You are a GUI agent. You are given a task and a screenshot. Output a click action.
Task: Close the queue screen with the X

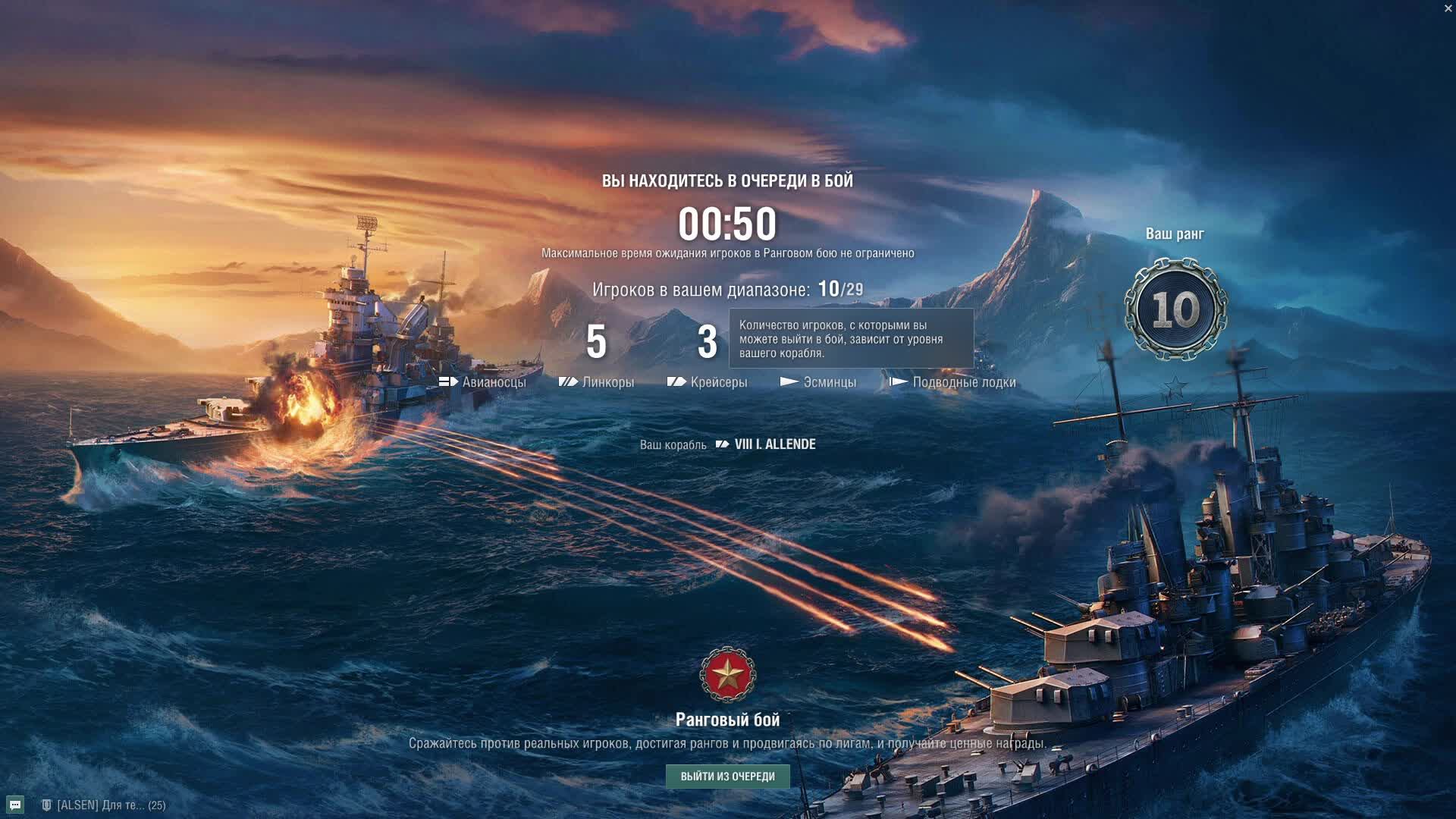(x=1448, y=8)
